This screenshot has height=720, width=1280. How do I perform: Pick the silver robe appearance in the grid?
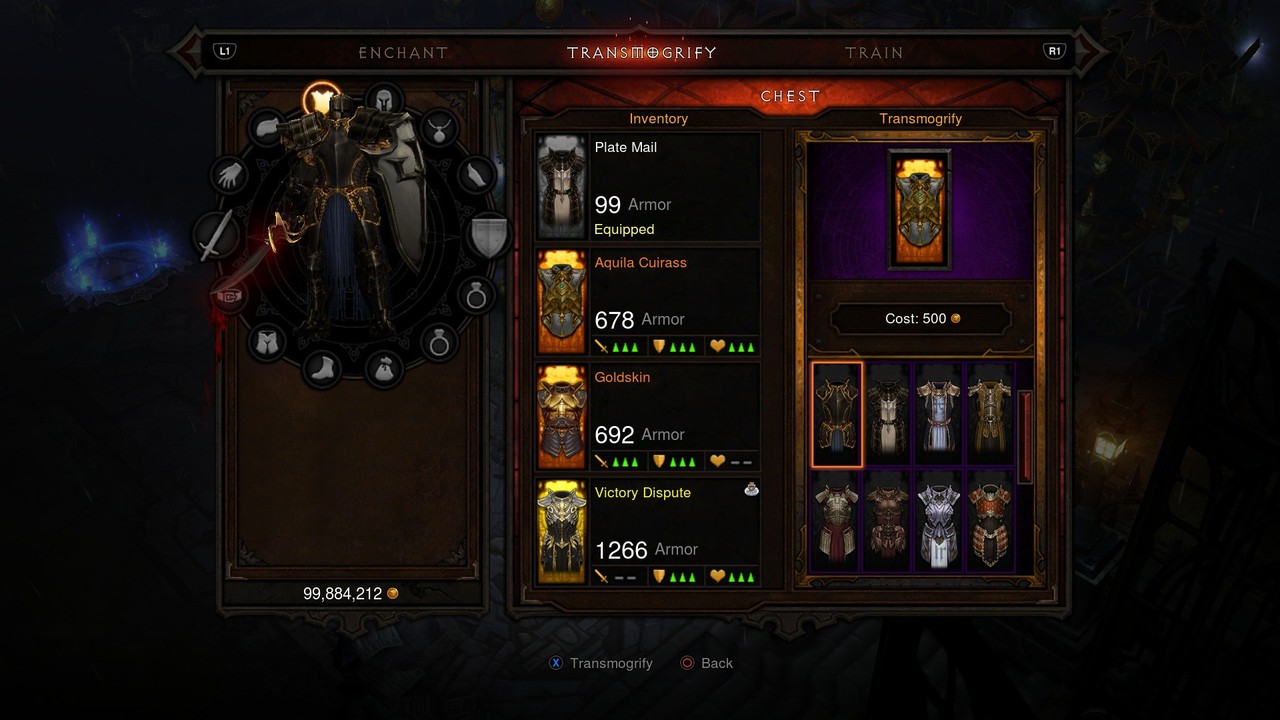[938, 415]
